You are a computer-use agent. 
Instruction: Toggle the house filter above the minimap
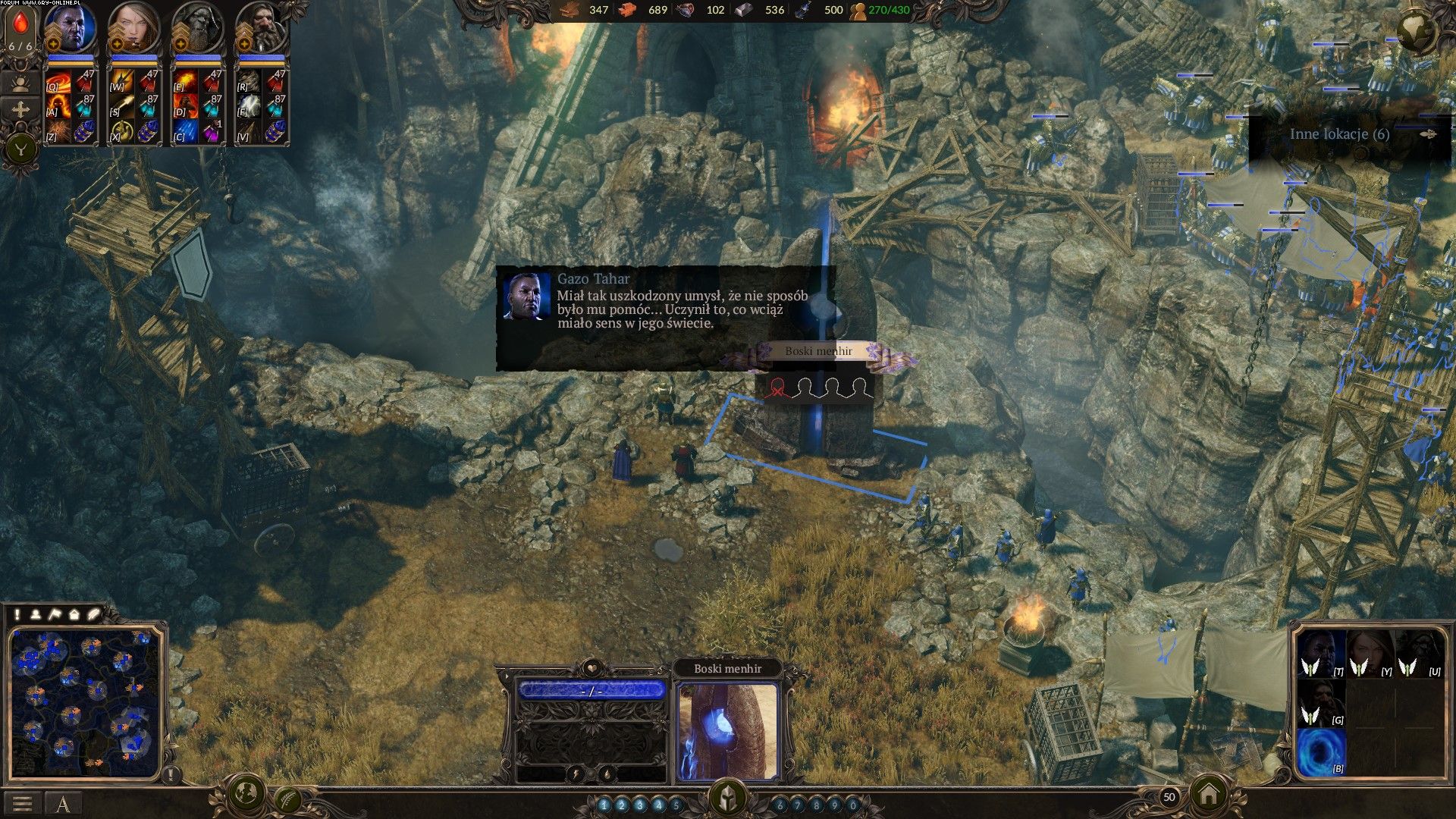tap(74, 614)
